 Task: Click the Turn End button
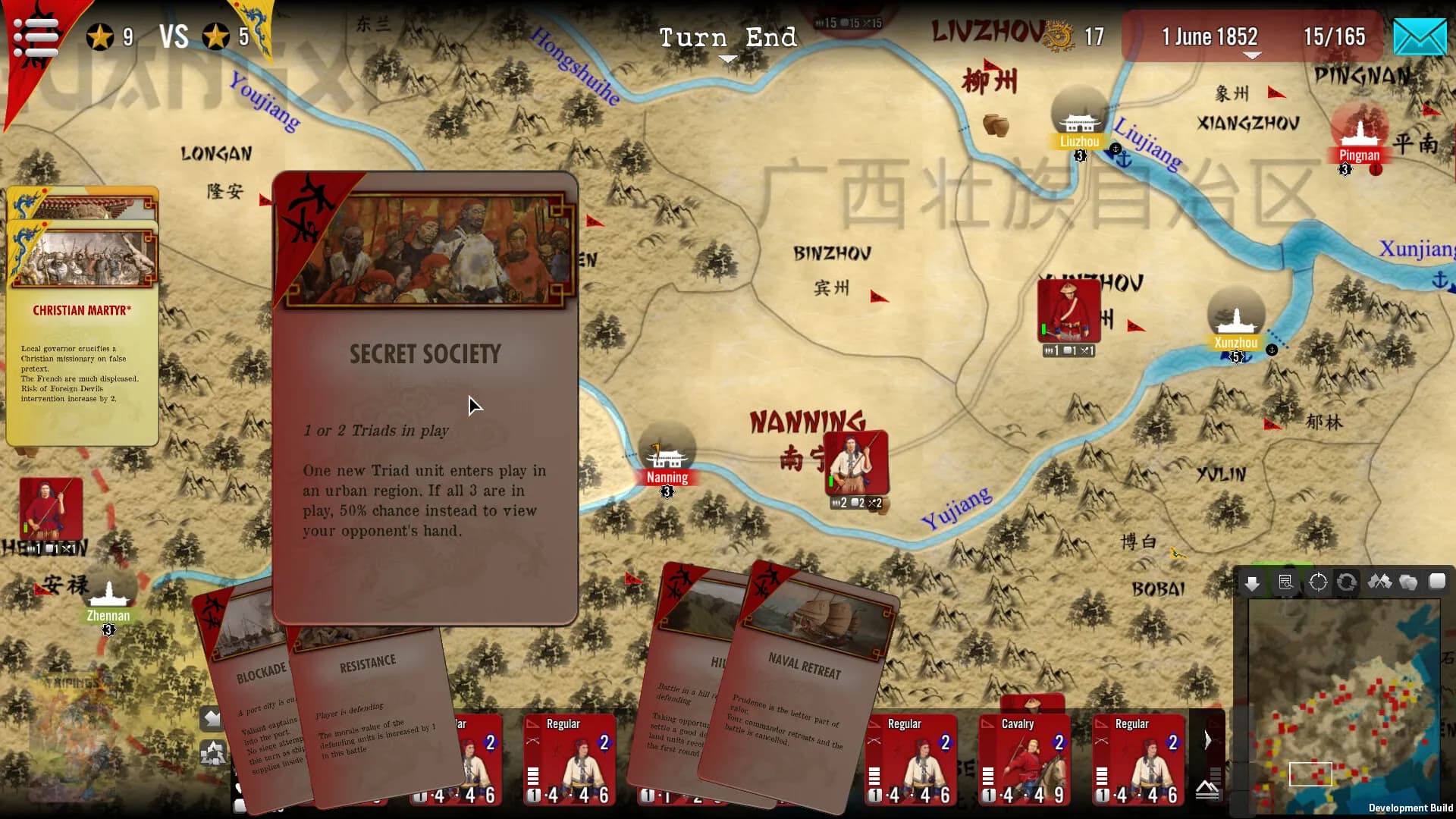click(728, 36)
